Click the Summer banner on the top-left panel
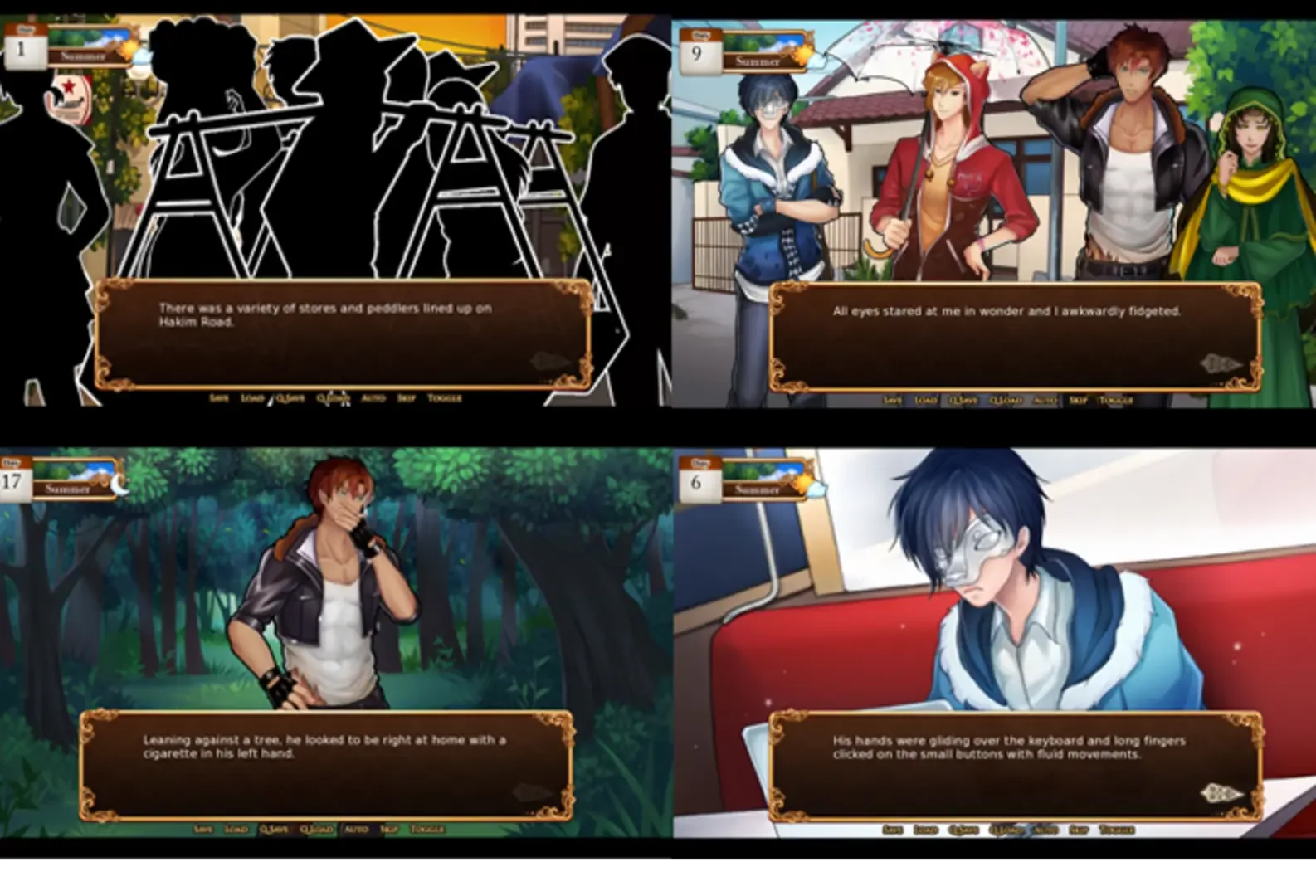The width and height of the screenshot is (1316, 896). (82, 56)
